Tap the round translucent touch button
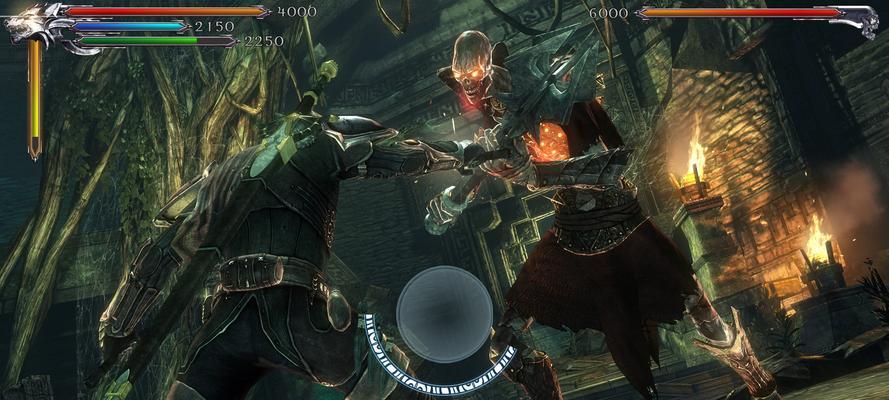This screenshot has width=889, height=400. tap(444, 314)
